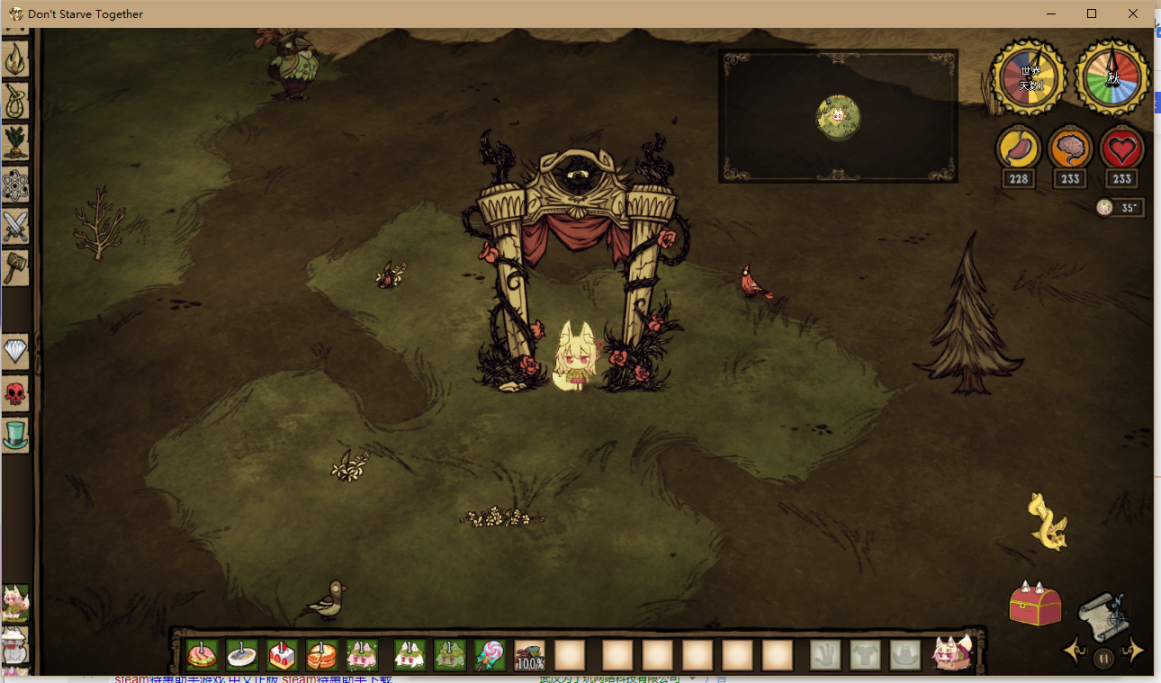The image size is (1161, 683).
Task: Open the rope trap crafting tab
Action: (x=15, y=101)
